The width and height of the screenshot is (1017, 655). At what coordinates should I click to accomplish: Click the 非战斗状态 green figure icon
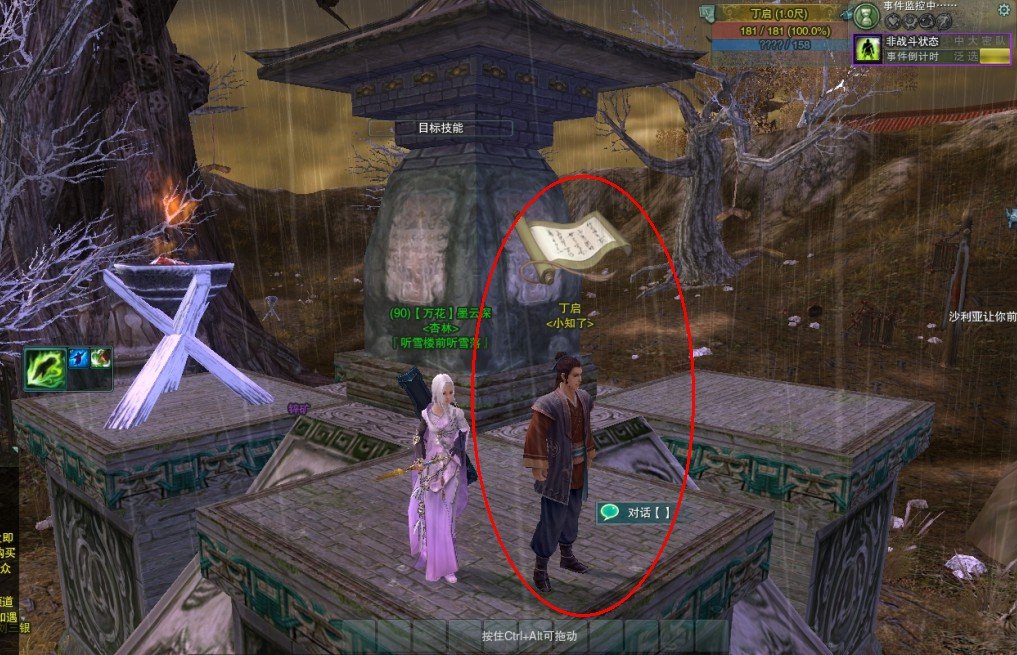pos(867,49)
